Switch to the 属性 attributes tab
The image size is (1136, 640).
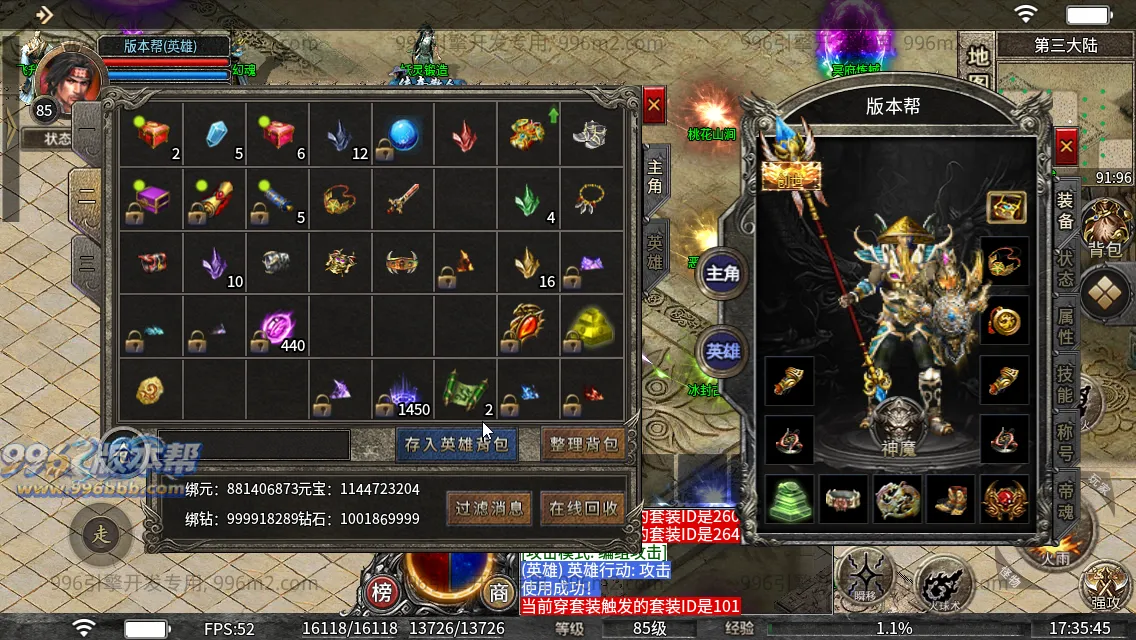pos(1066,324)
